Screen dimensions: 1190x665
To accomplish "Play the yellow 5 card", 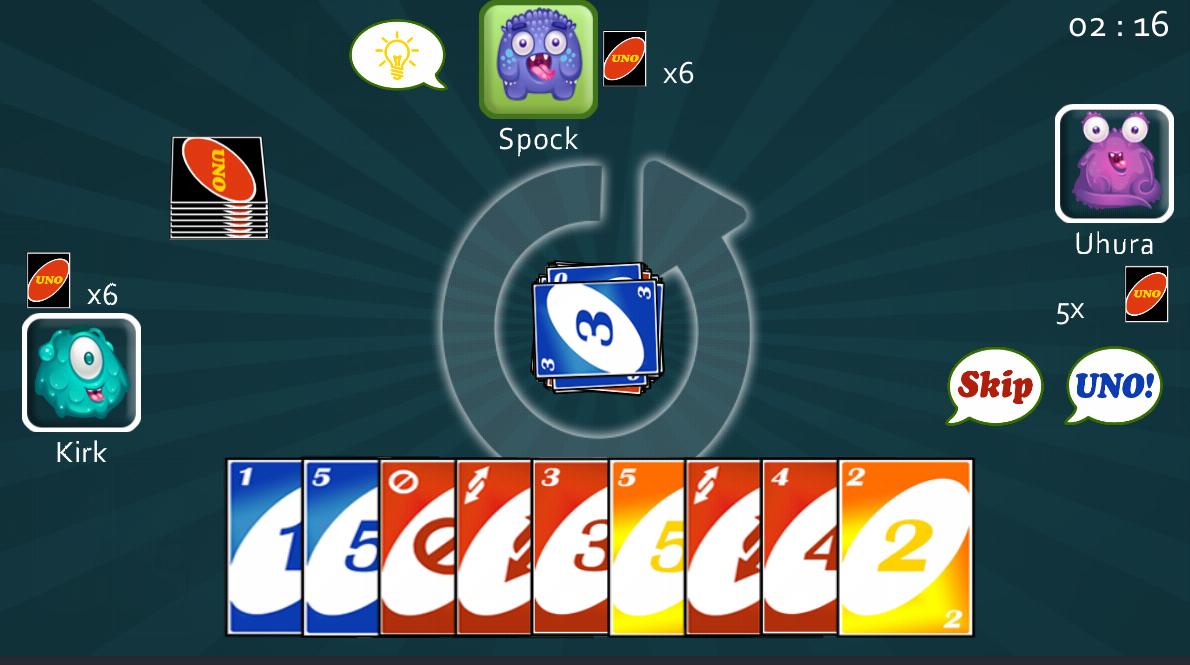I will (x=647, y=545).
